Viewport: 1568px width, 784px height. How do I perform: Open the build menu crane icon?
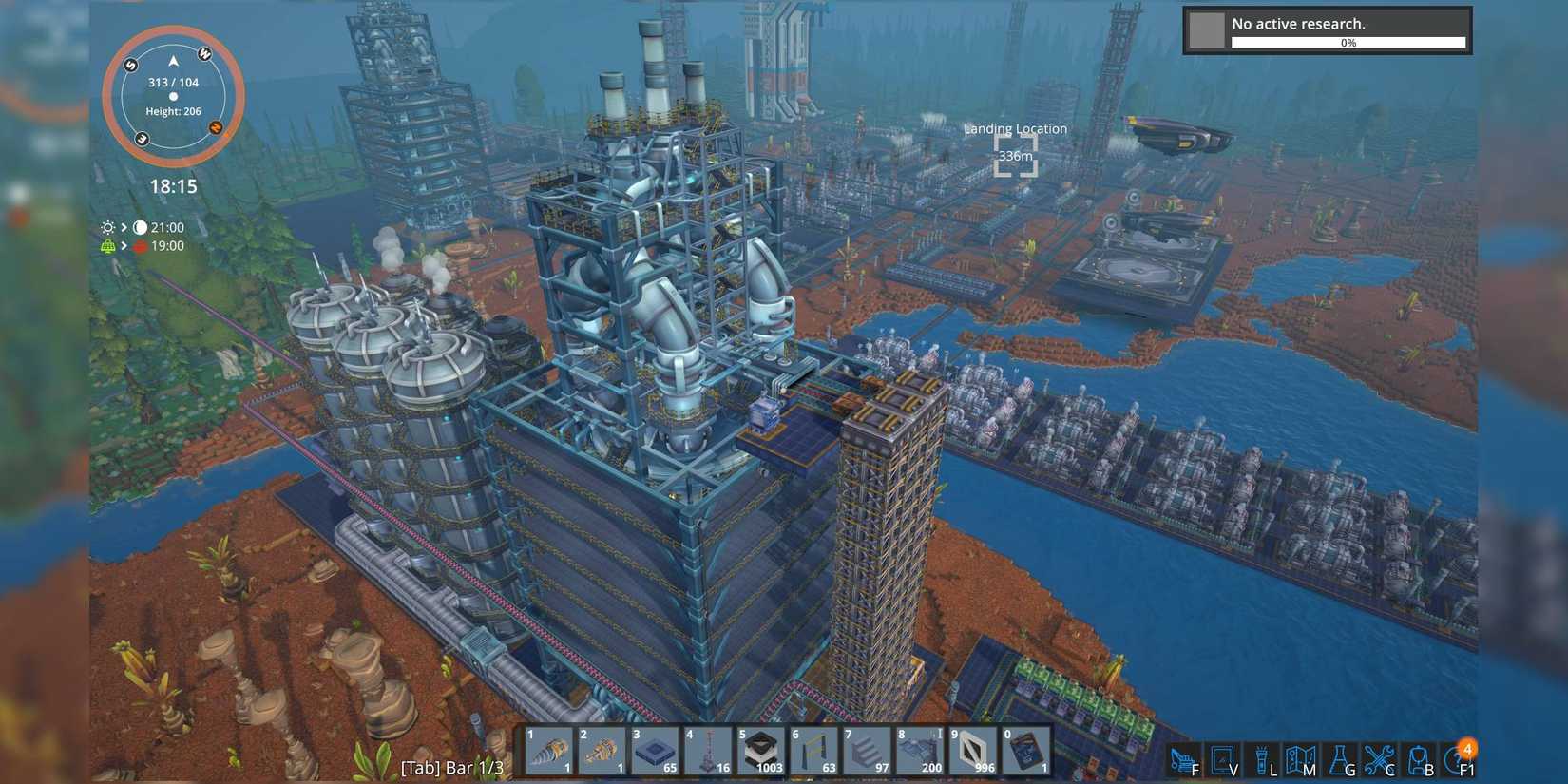click(x=1181, y=757)
